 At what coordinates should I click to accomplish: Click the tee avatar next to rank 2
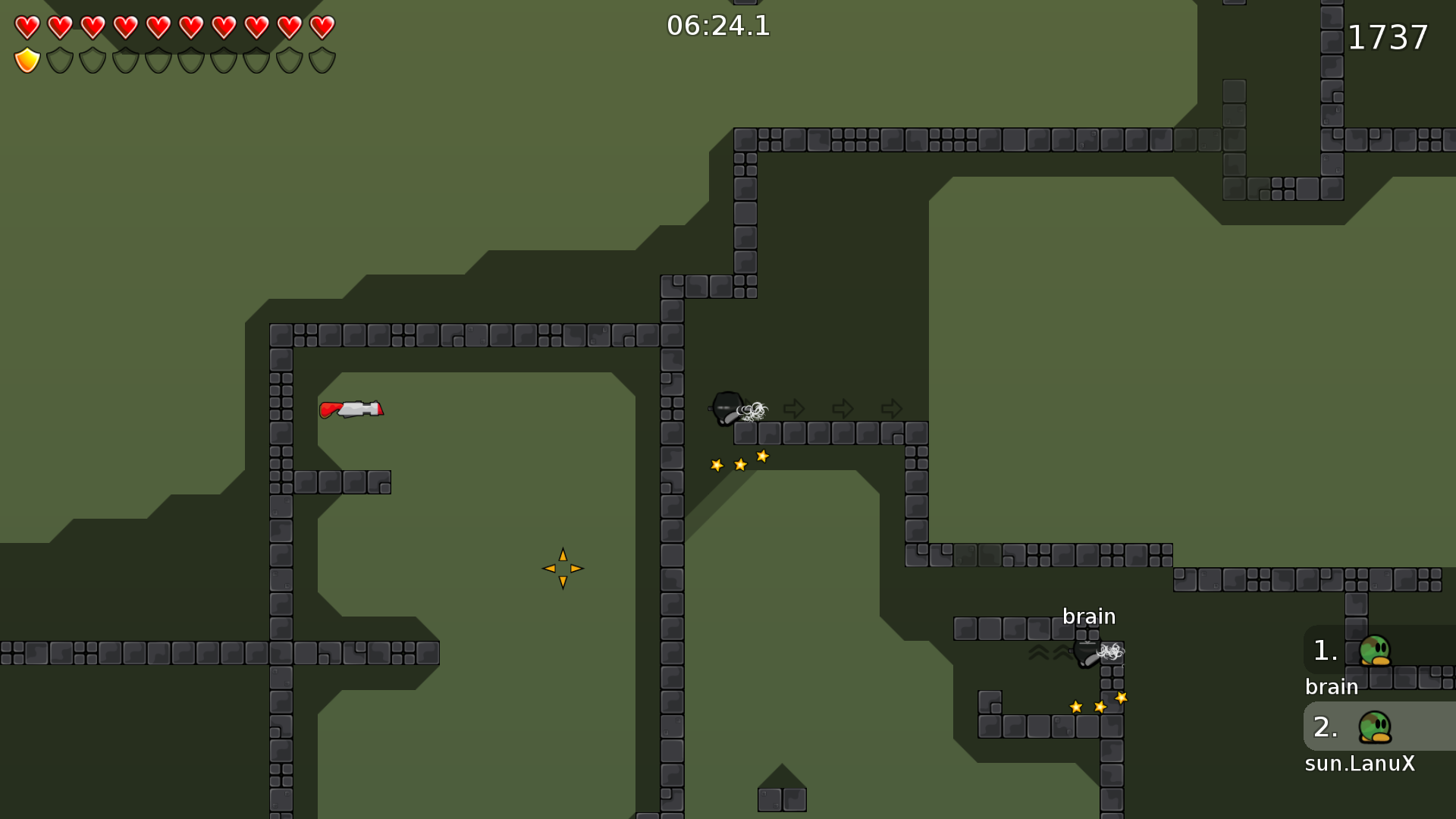pos(1374,726)
